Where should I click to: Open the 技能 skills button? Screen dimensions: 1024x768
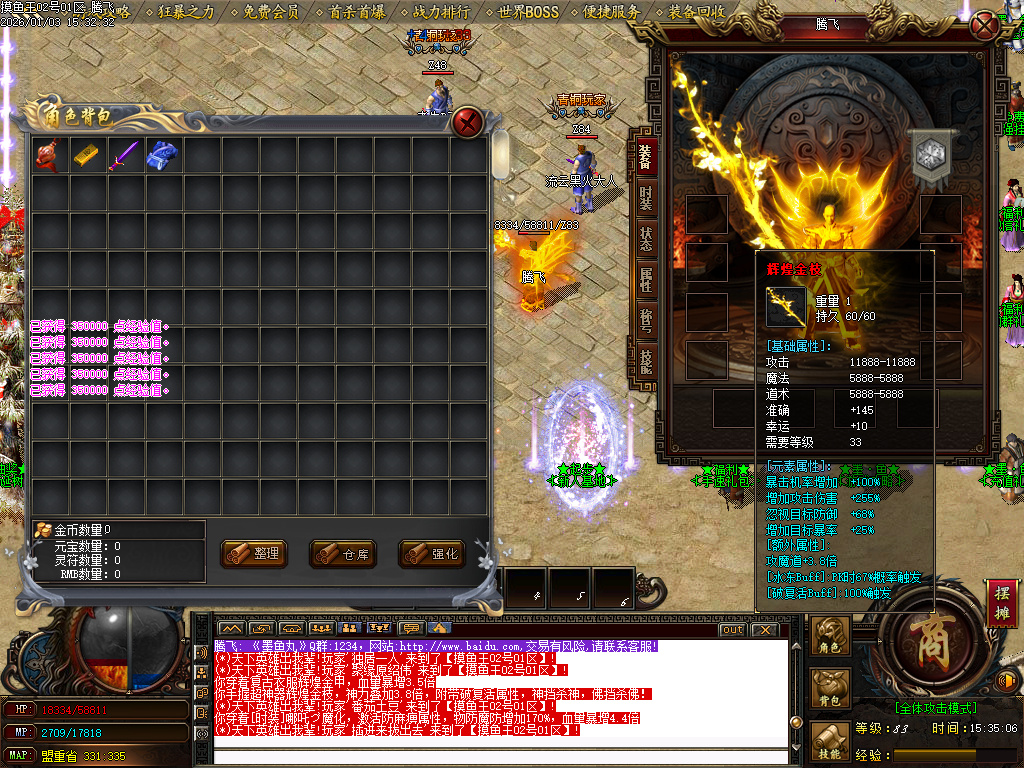coord(832,740)
